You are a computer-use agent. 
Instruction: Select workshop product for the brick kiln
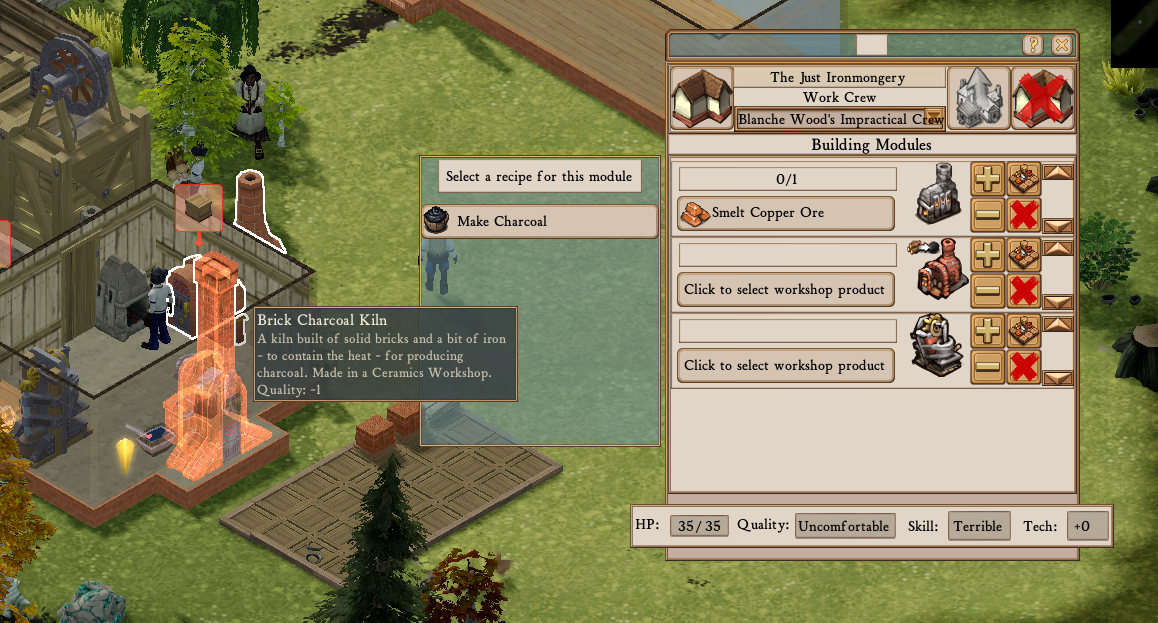pyautogui.click(x=785, y=289)
